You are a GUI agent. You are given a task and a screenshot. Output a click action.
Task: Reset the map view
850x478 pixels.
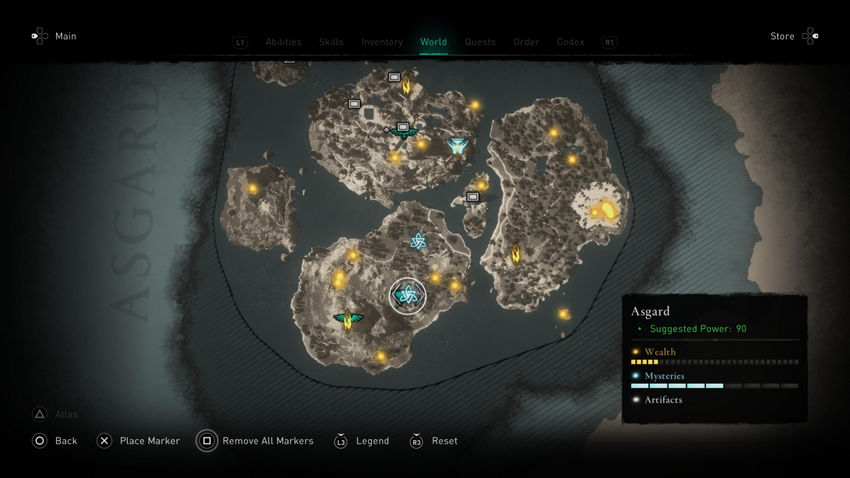[435, 441]
